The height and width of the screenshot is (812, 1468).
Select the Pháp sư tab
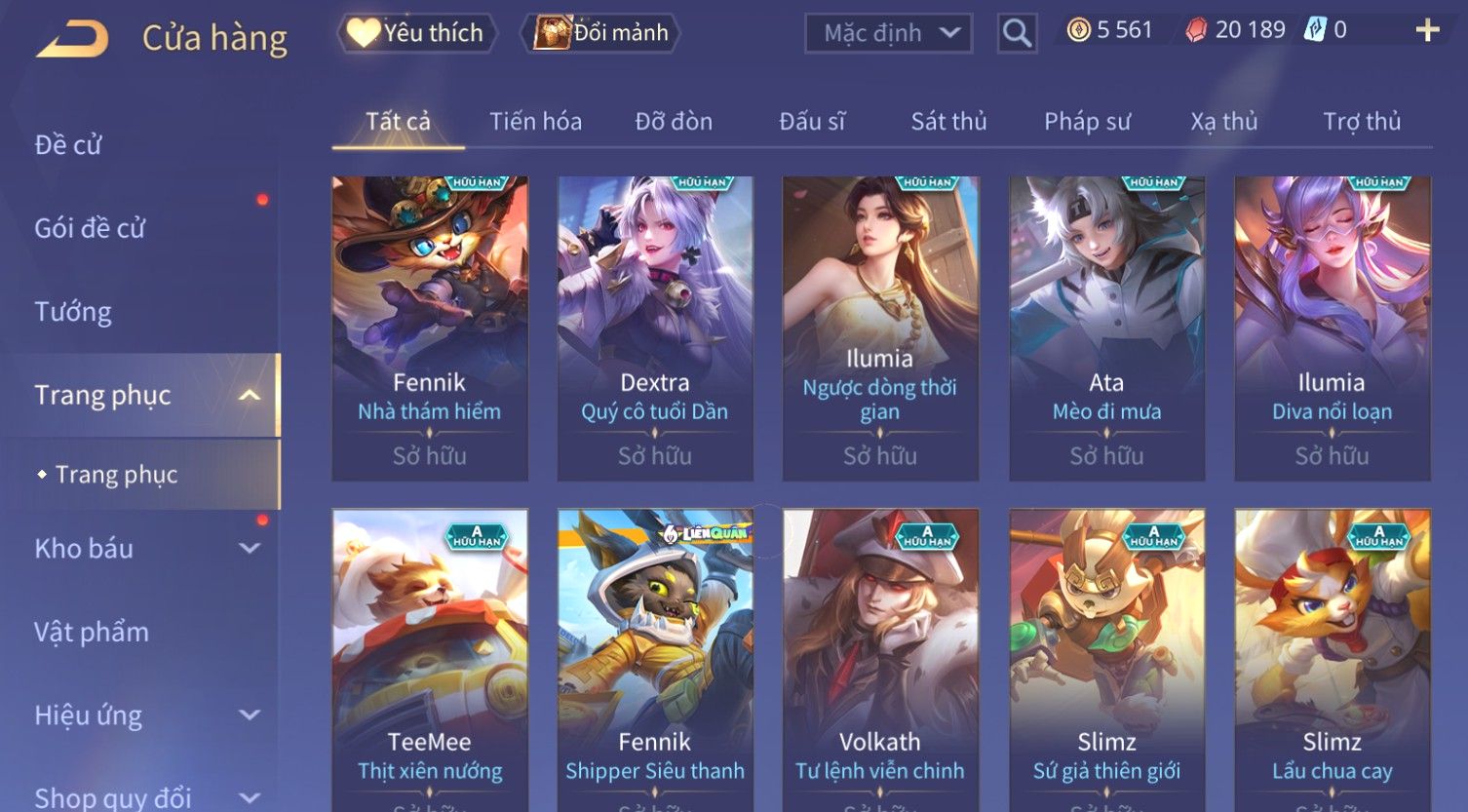click(x=1087, y=122)
